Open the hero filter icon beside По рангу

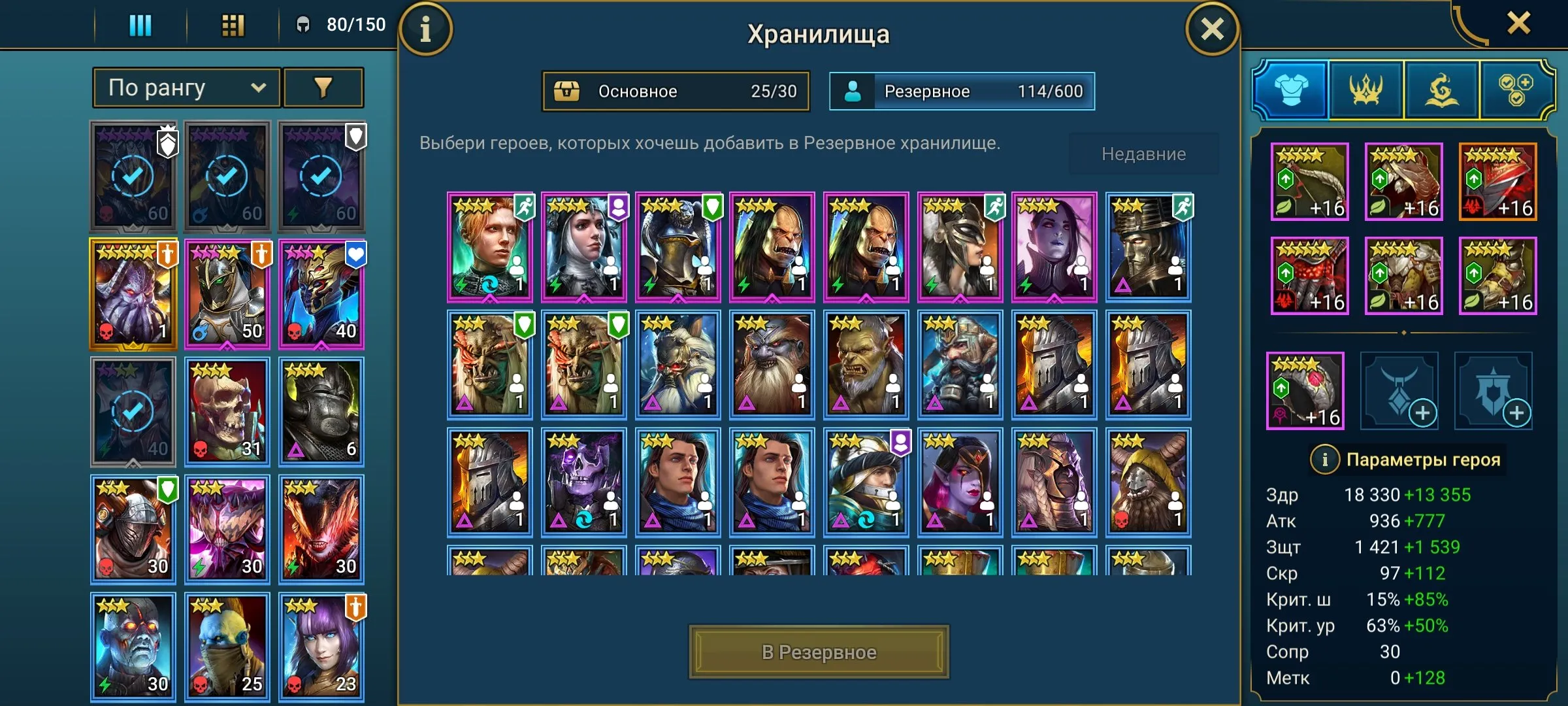pos(324,86)
